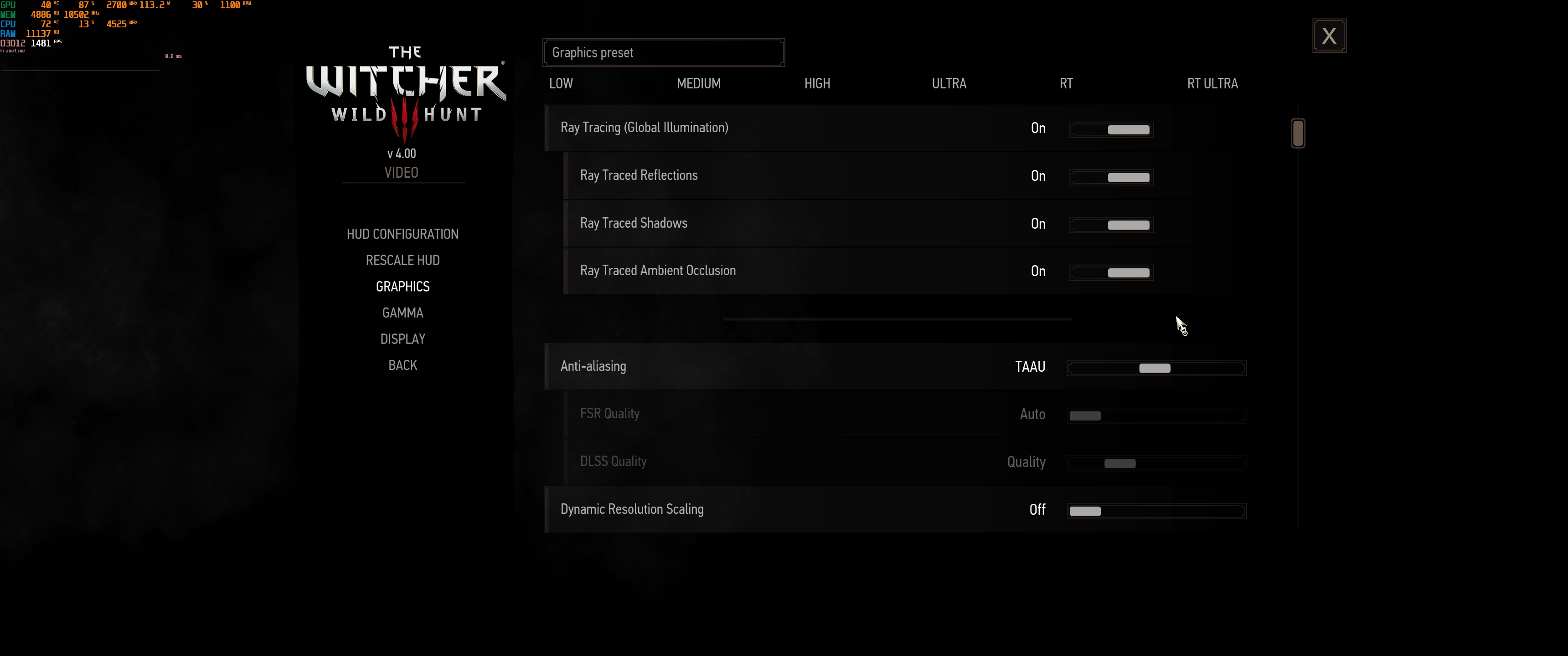
Task: Click BACK to exit video settings
Action: [402, 365]
